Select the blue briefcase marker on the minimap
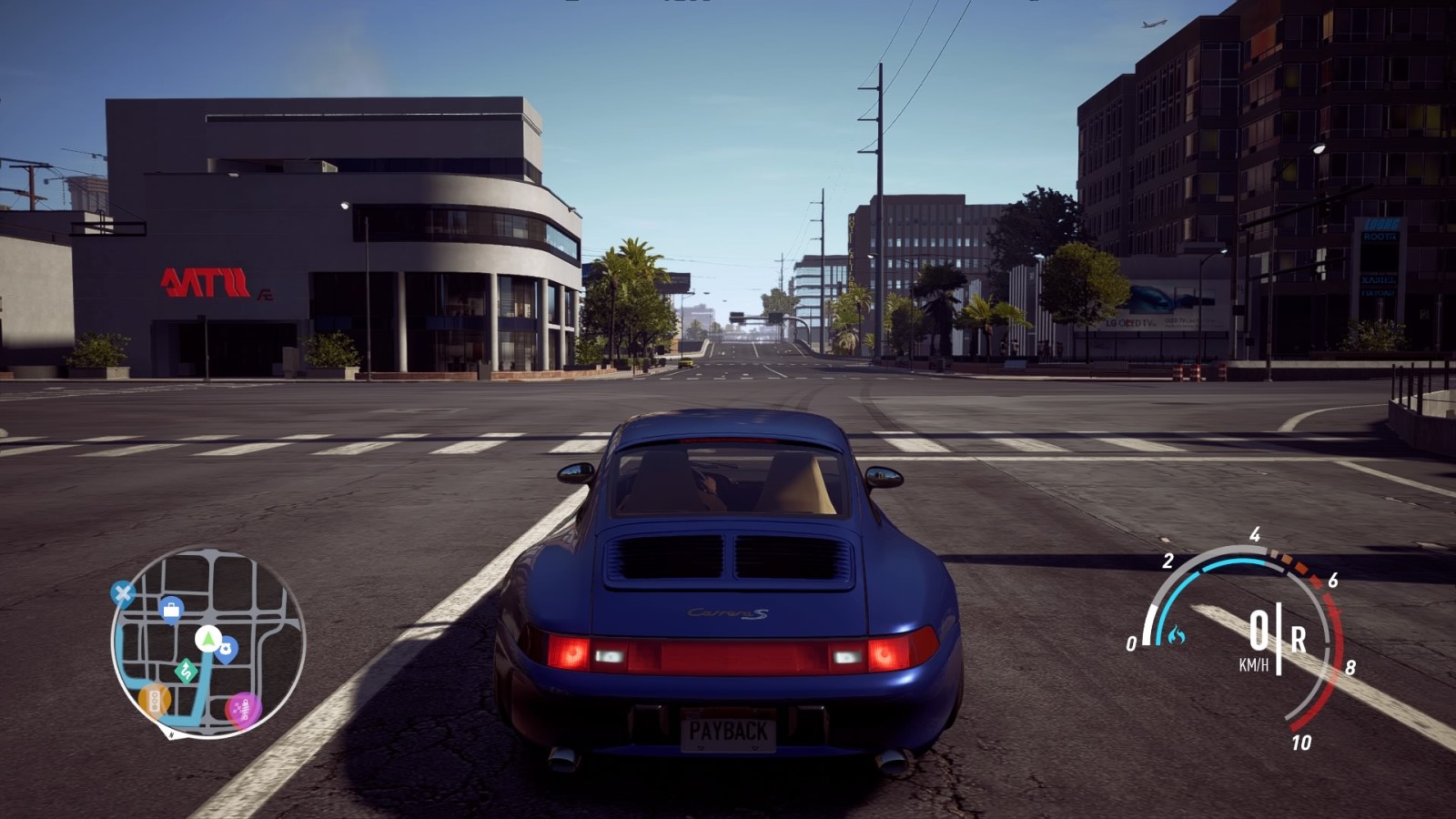 171,609
